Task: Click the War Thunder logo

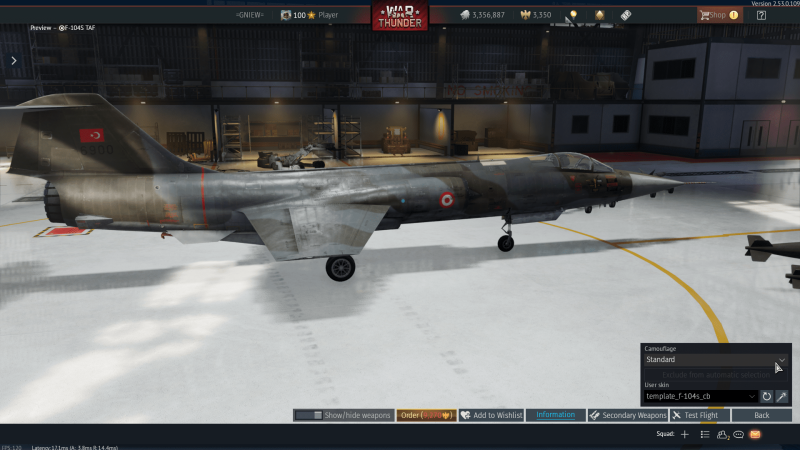Action: tap(400, 16)
